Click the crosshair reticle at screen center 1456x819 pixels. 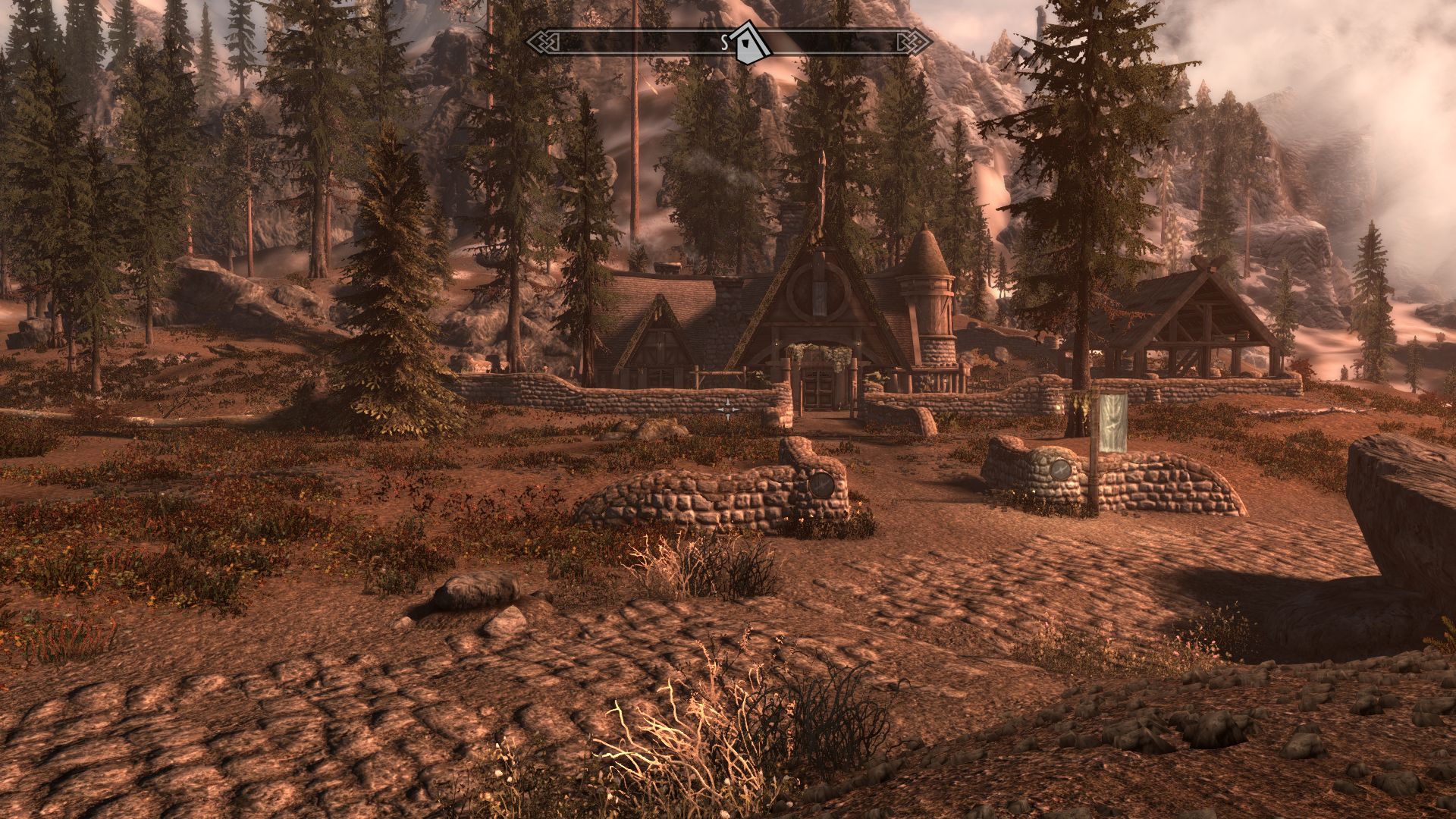pyautogui.click(x=728, y=409)
